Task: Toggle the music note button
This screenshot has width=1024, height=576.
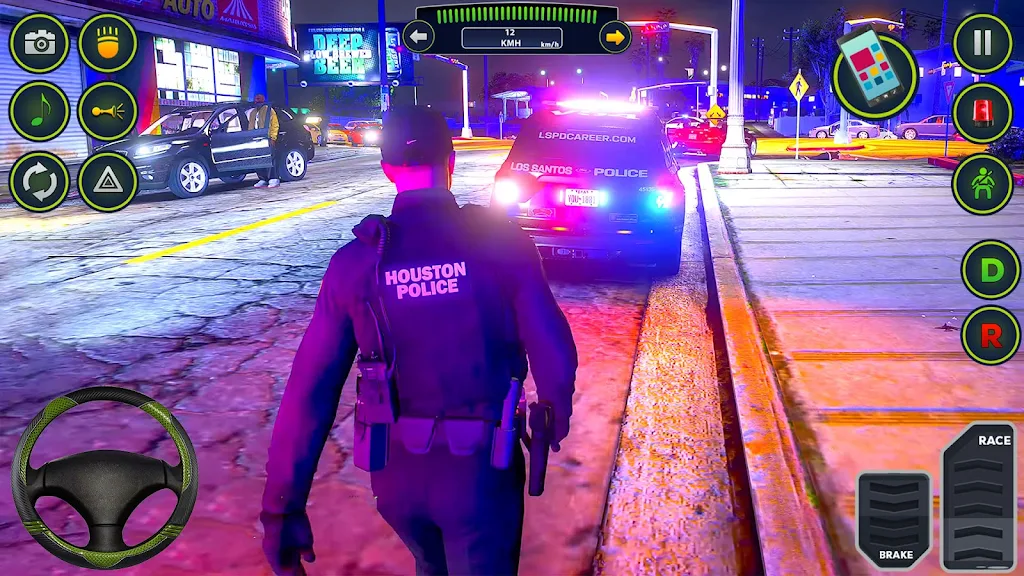Action: 39,111
